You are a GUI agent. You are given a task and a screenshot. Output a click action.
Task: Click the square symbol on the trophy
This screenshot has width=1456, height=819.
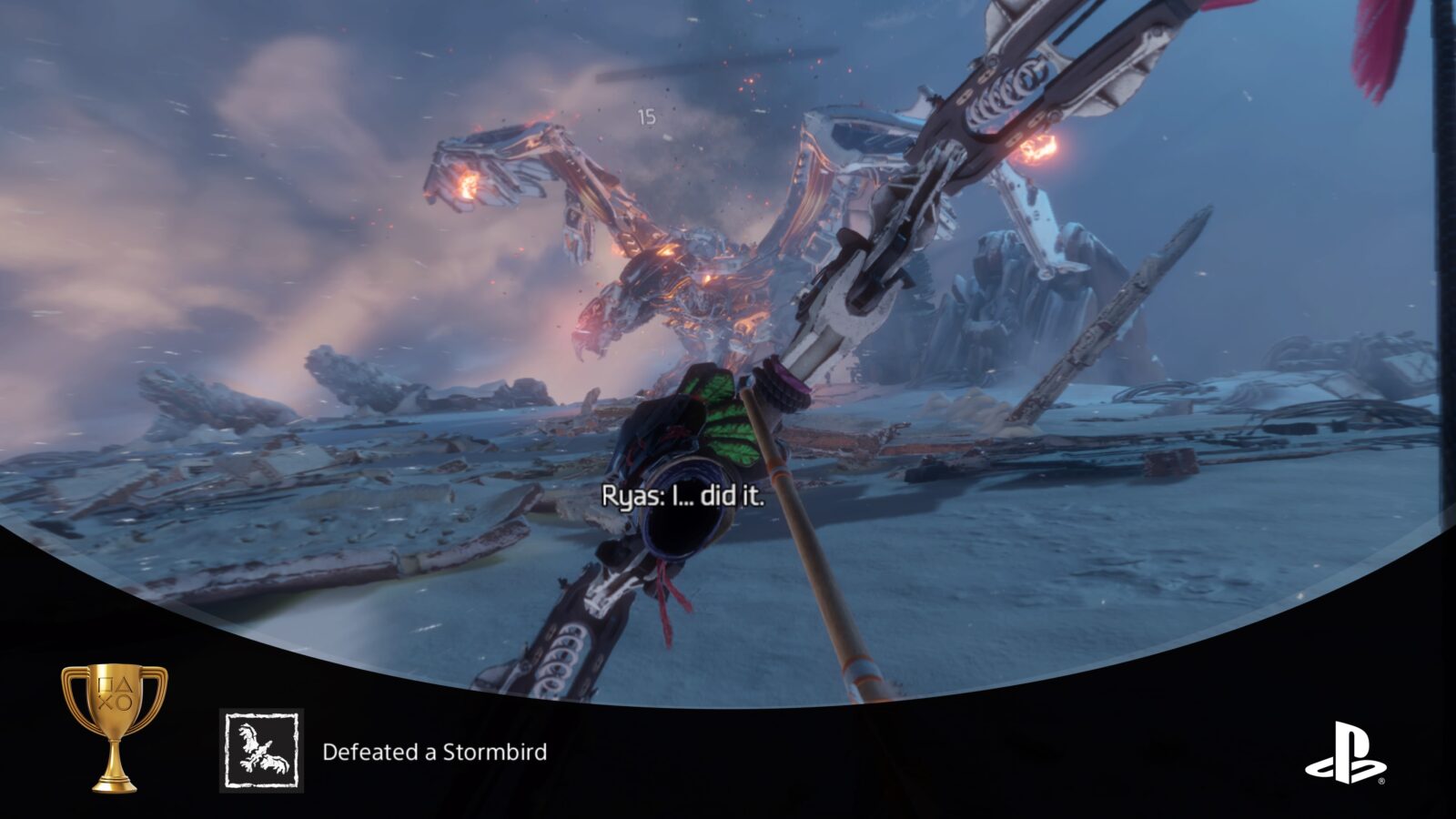(105, 685)
